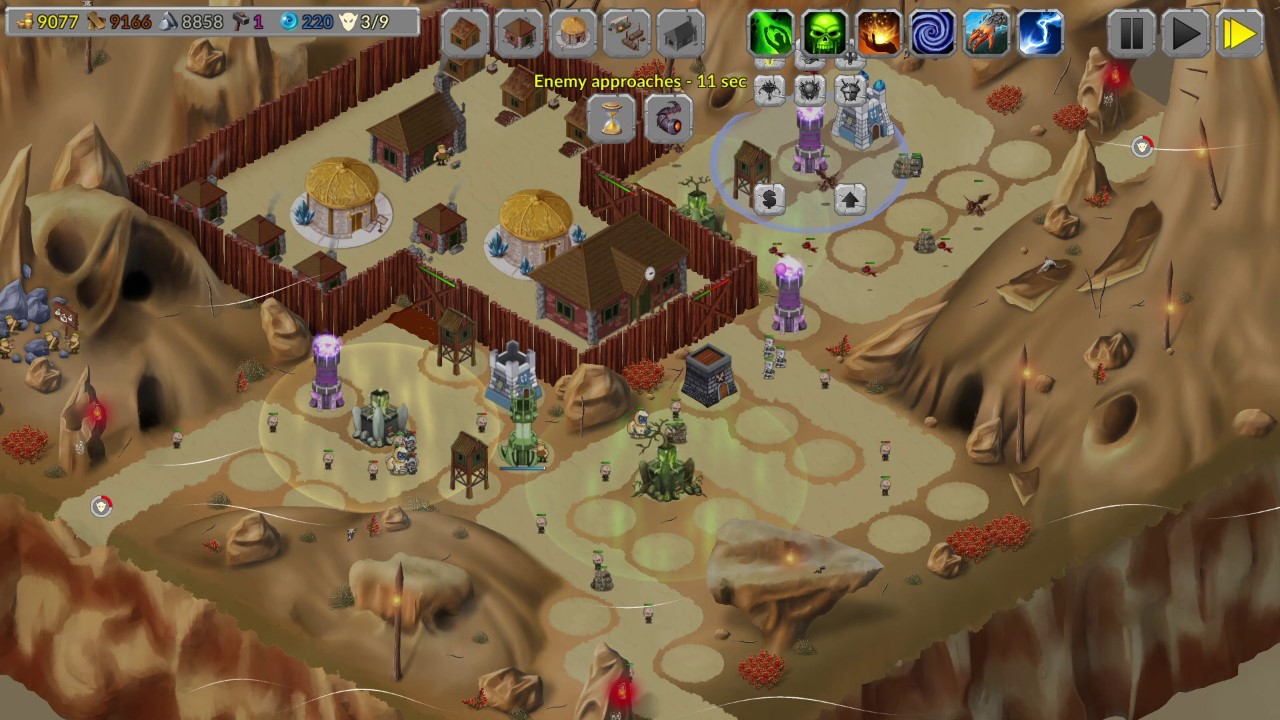Screen dimensions: 1280x720
Task: Select the stone house building icon
Action: pyautogui.click(x=519, y=33)
